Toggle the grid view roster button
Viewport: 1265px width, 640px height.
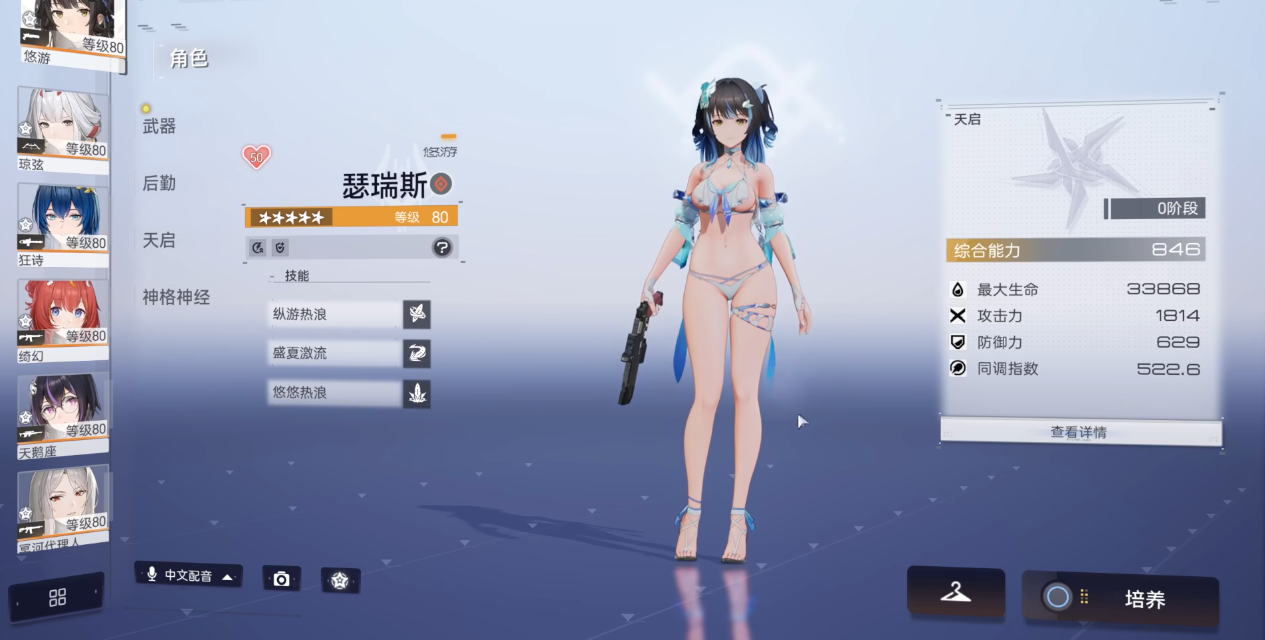(57, 597)
